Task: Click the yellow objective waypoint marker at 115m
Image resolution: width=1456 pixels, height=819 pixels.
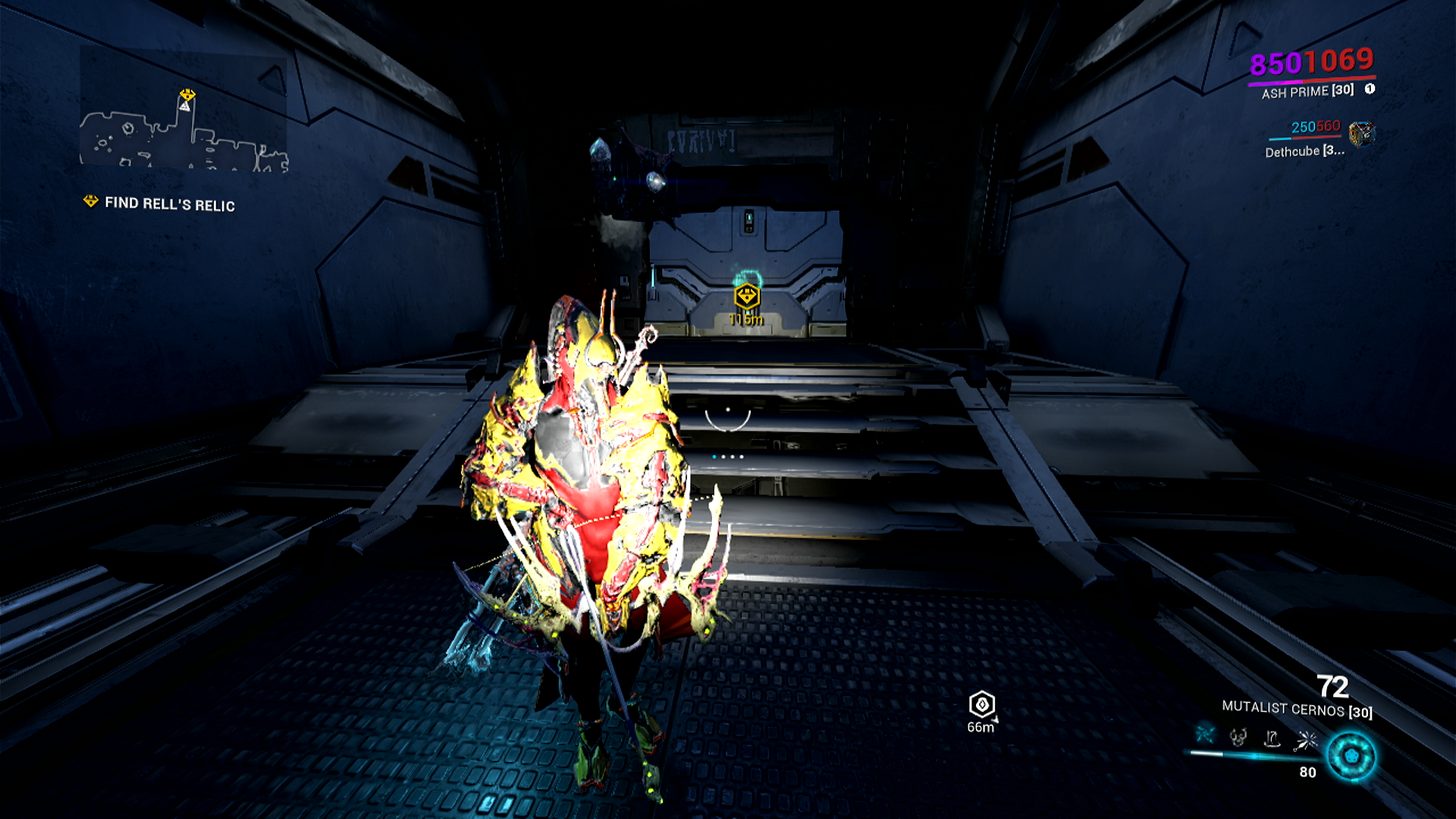Action: pos(747,296)
